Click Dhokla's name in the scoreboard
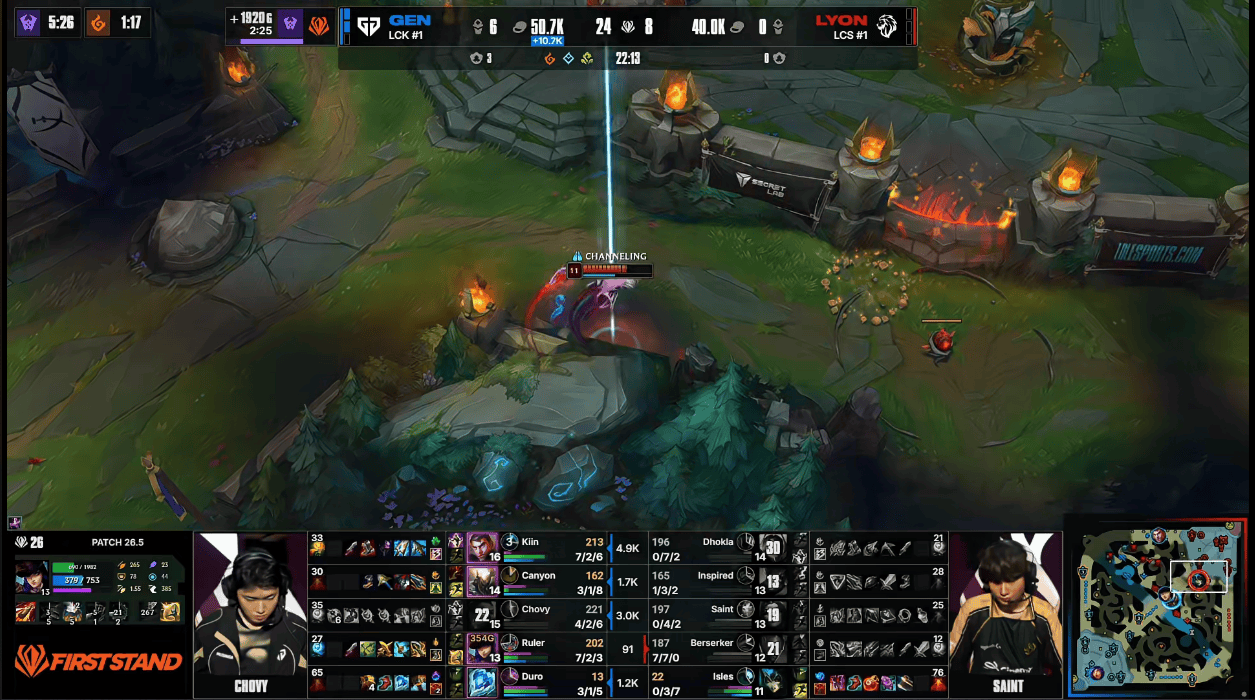The width and height of the screenshot is (1255, 700). pyautogui.click(x=717, y=542)
